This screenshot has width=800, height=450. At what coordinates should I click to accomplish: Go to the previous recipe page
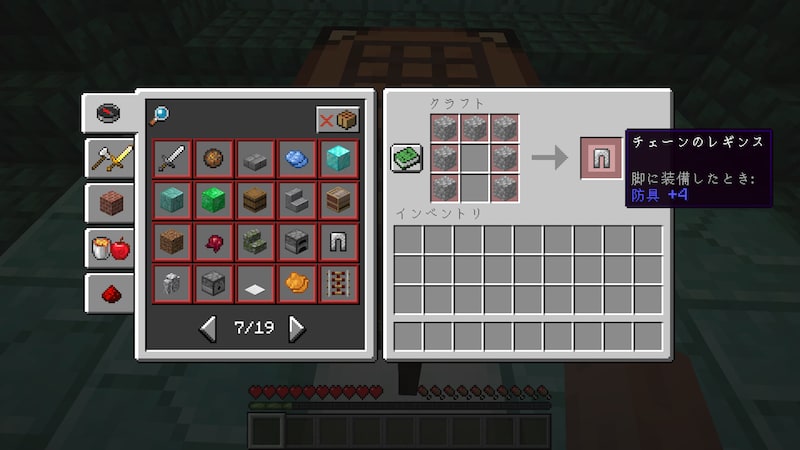[208, 327]
